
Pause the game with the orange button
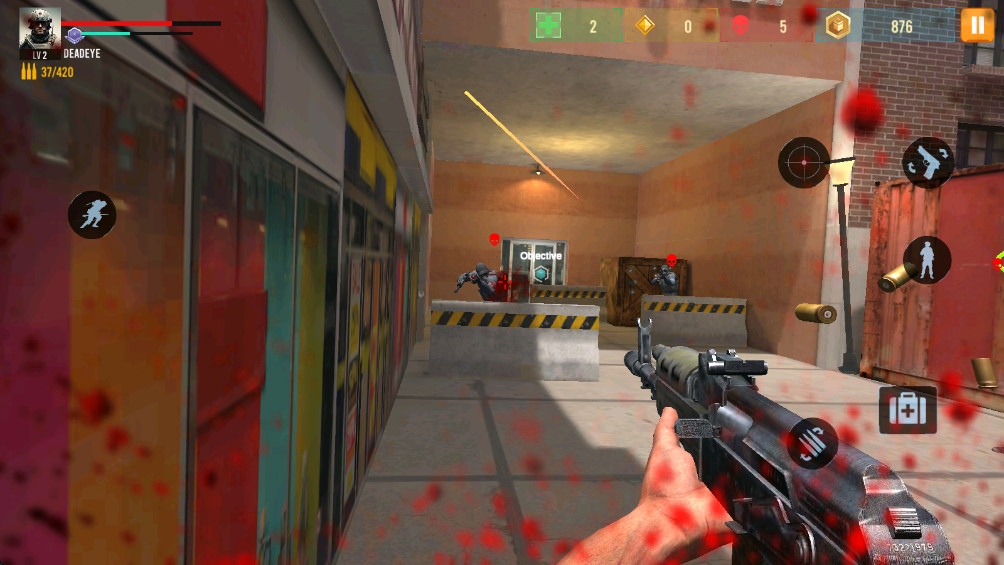point(977,26)
